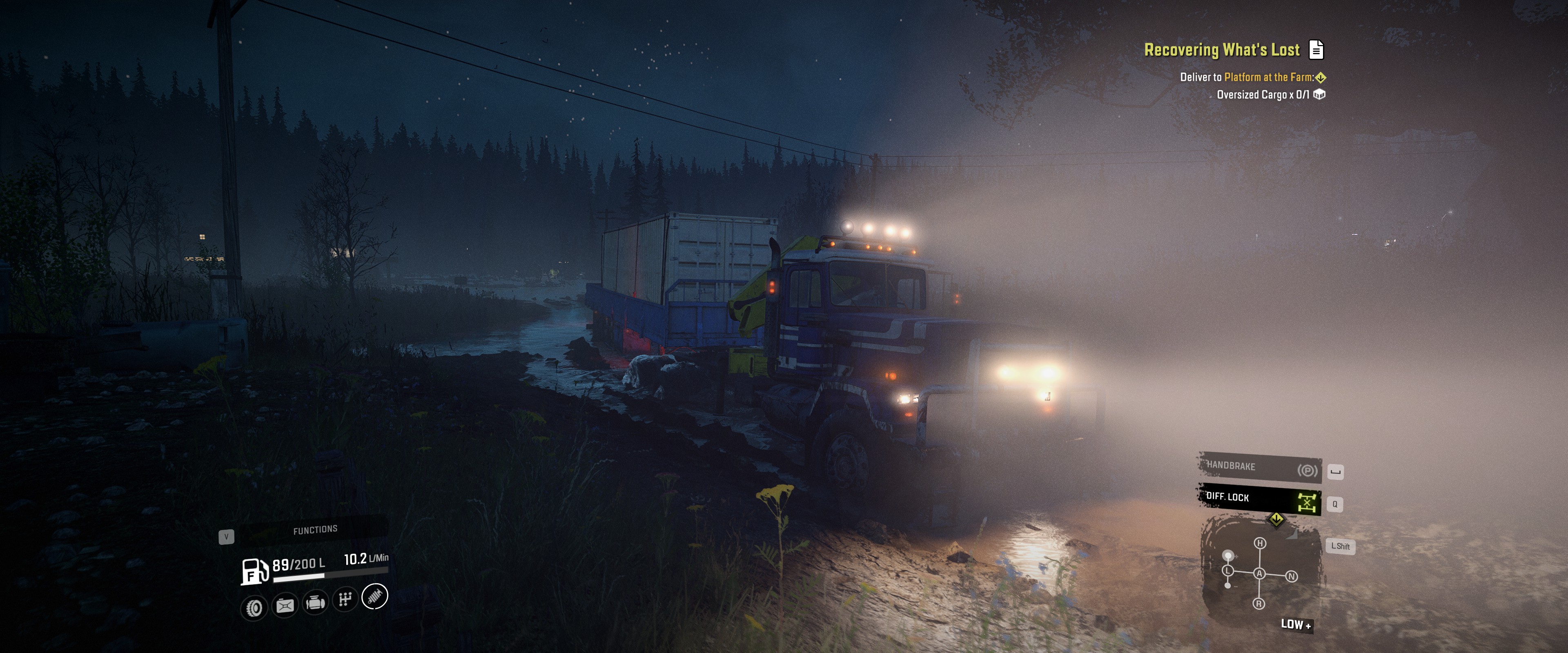Click the yellow waypoint marker above the gearbox
Viewport: 1568px width, 653px height.
click(1276, 519)
